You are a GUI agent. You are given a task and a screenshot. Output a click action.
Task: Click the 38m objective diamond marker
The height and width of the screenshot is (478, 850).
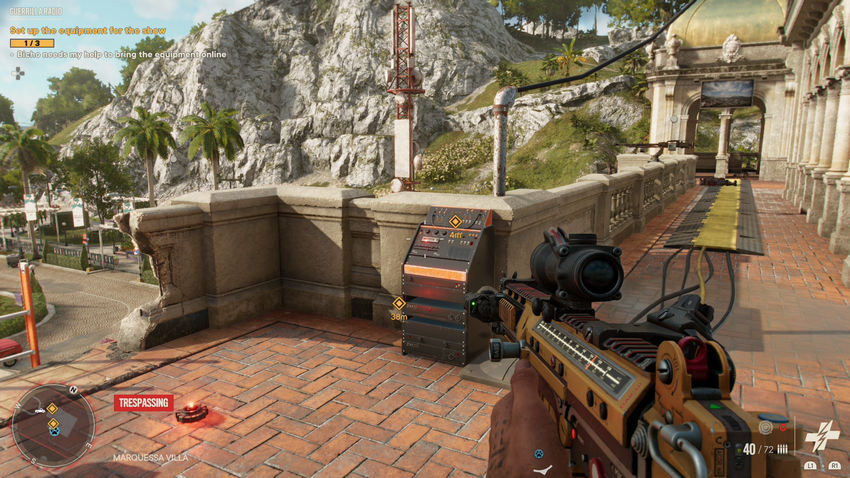point(398,302)
